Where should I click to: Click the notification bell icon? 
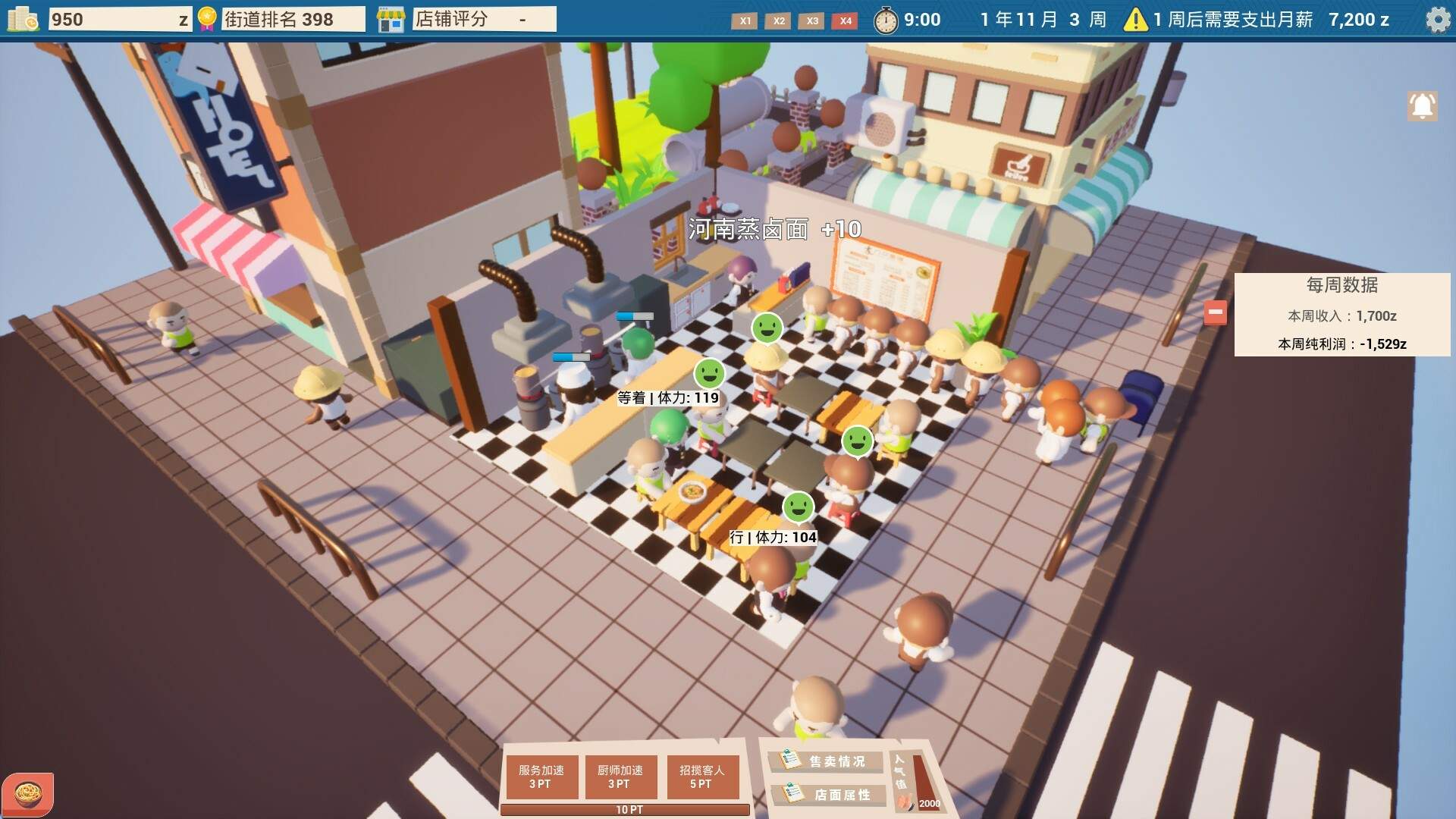click(1421, 106)
